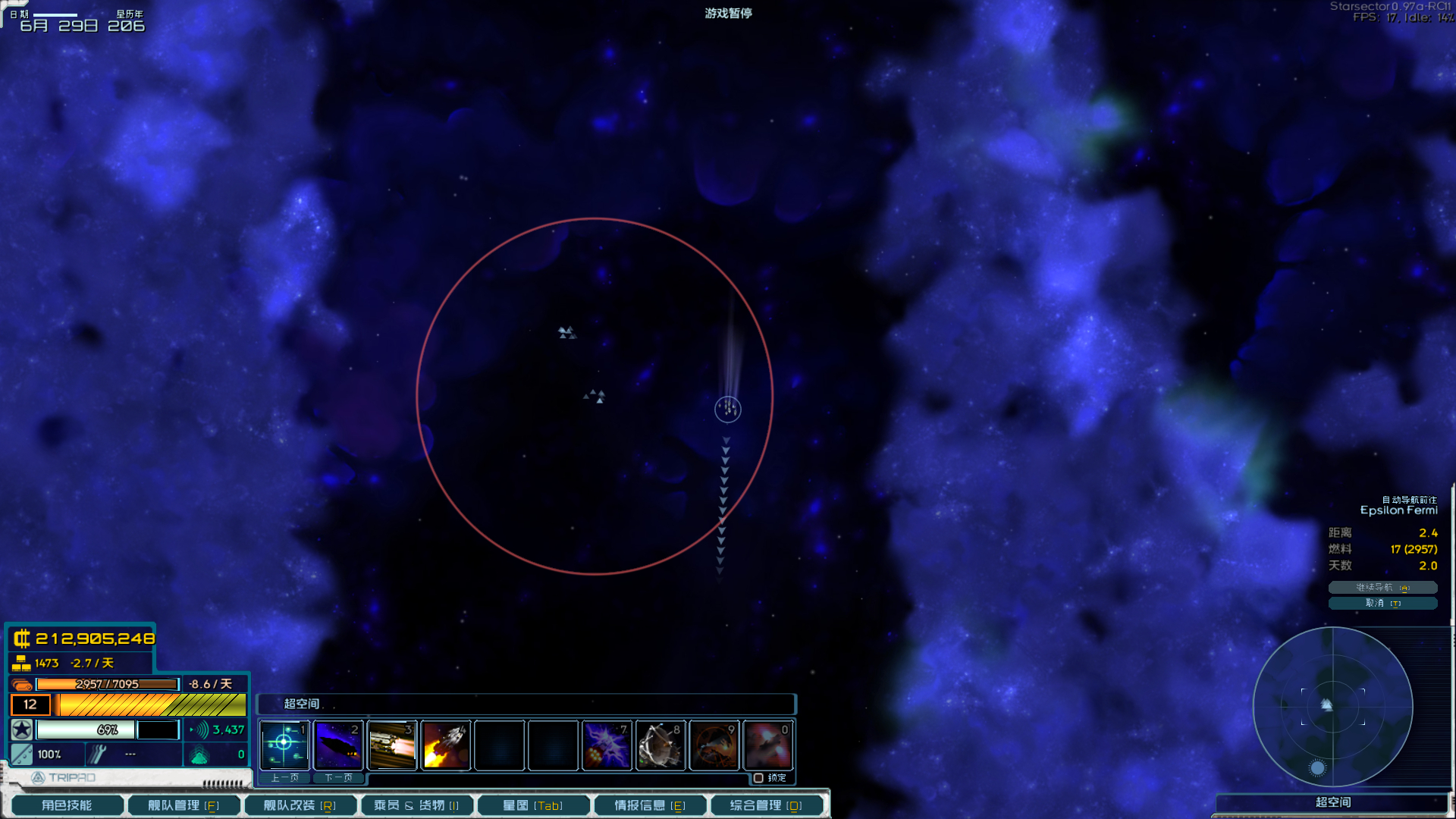Select the dimmed ability icon in slot 9

[714, 745]
